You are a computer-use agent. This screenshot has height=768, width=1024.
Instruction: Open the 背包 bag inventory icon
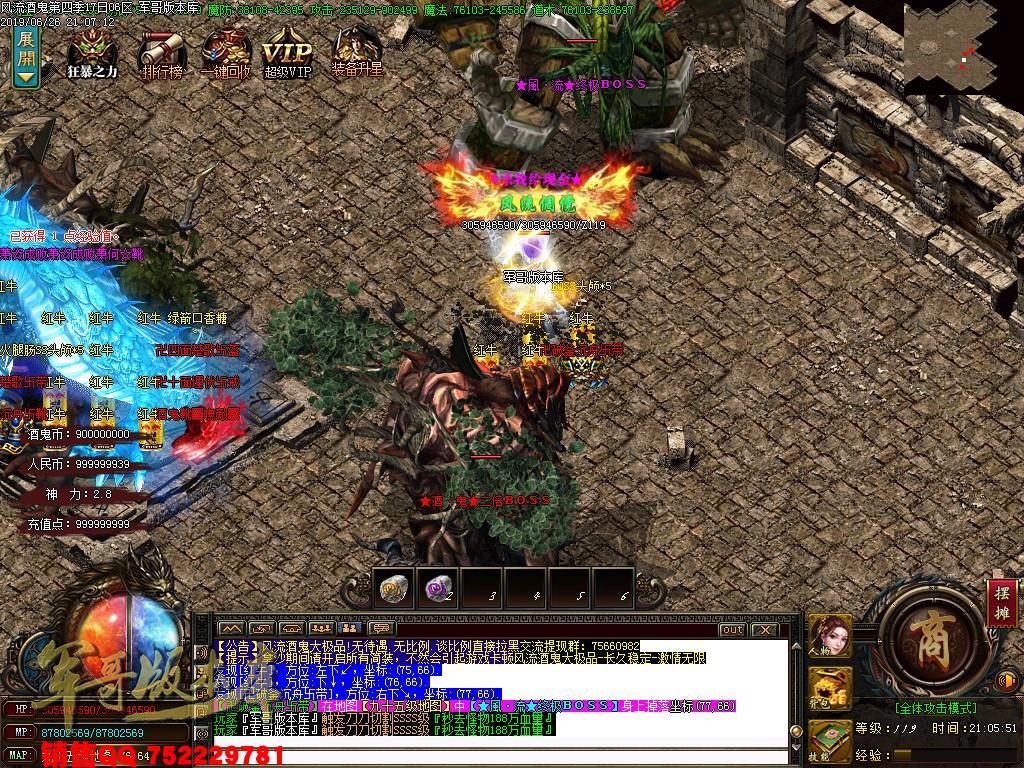click(830, 688)
